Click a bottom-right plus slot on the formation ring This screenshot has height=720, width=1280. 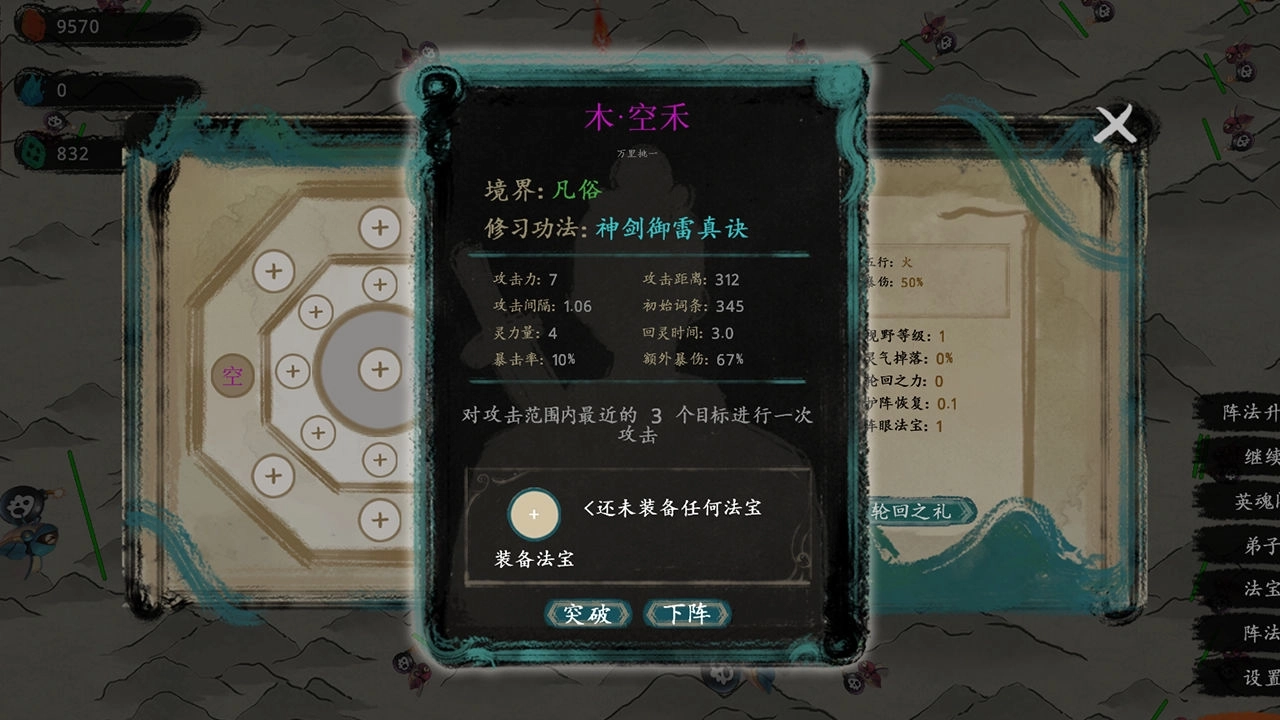point(378,518)
